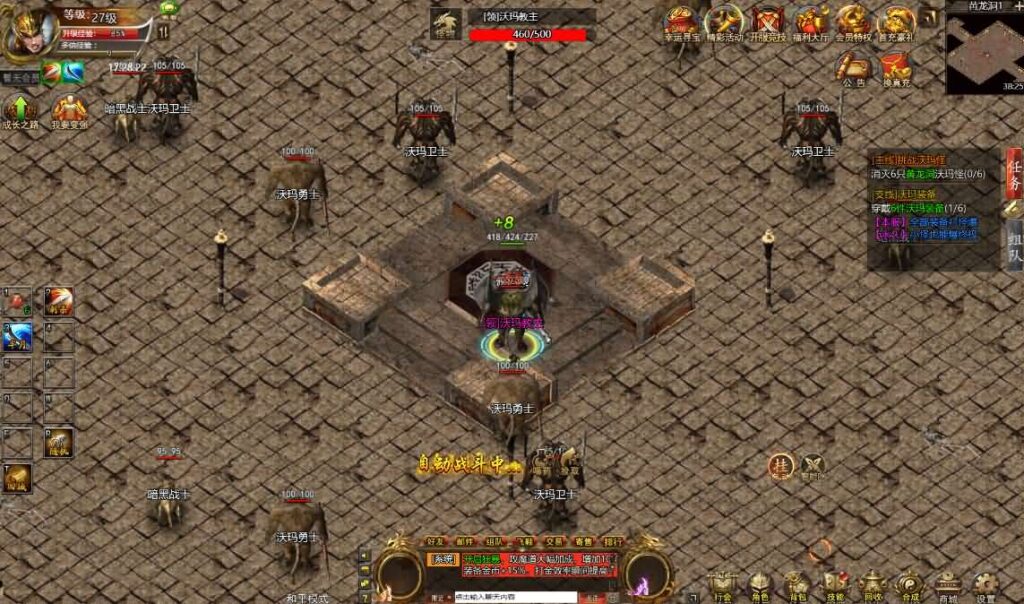Open the 首充豪礼 first recharge gift

pos(895,21)
